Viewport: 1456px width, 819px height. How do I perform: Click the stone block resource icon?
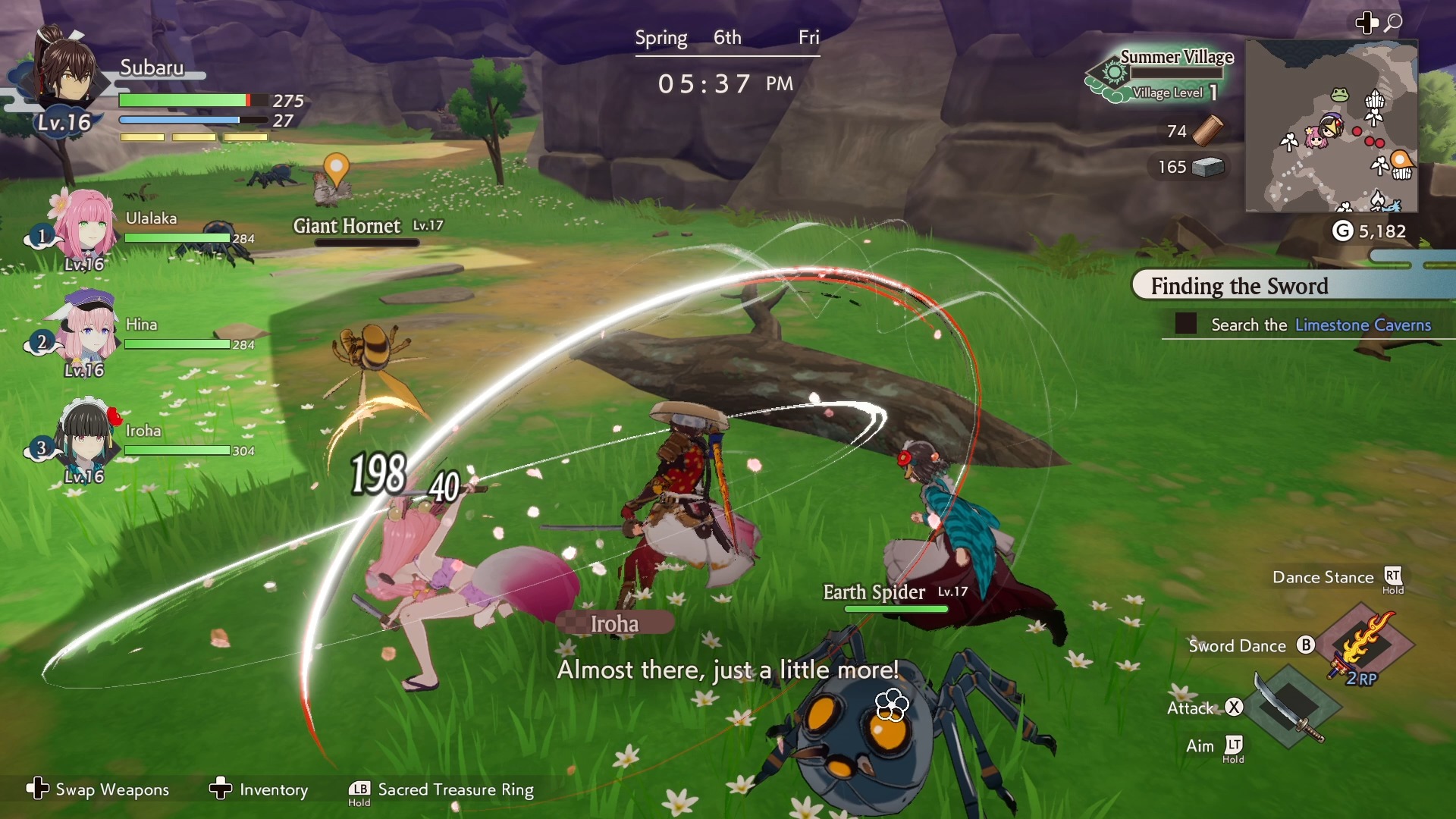1207,167
